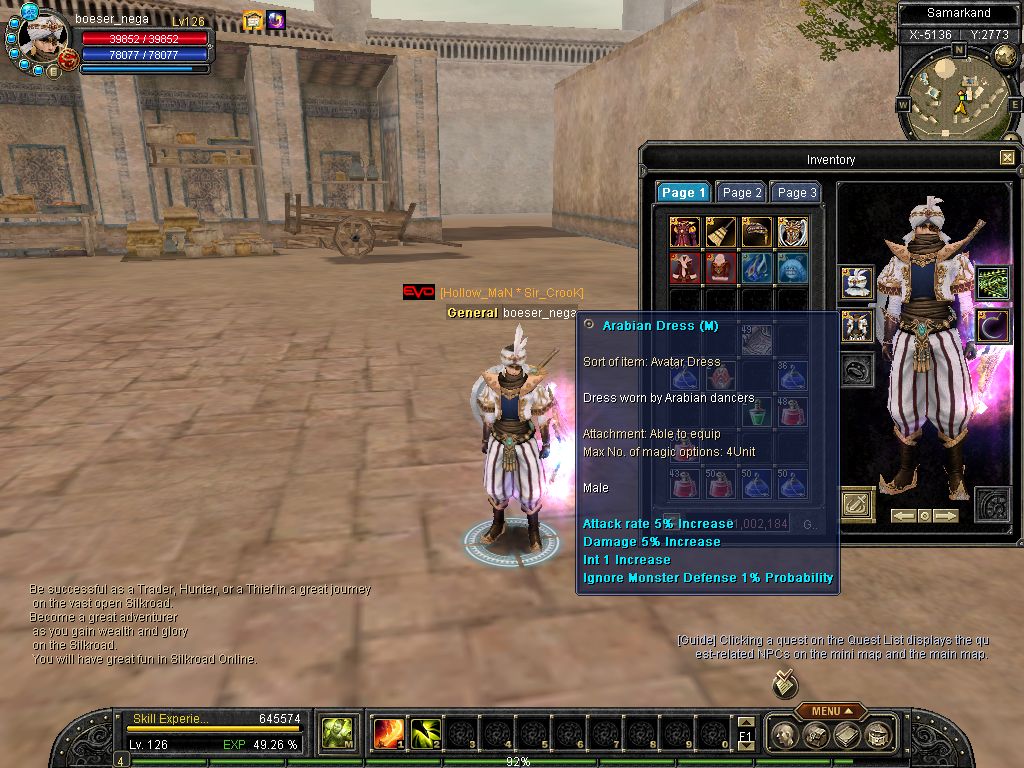Open the character head icon in menu bar
This screenshot has height=768, width=1024.
(x=787, y=735)
